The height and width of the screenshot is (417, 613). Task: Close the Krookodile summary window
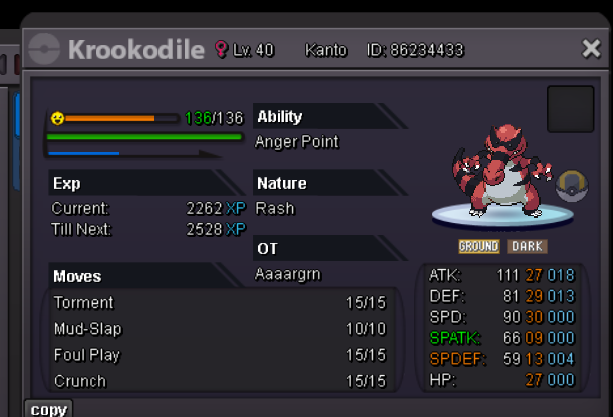click(x=591, y=49)
